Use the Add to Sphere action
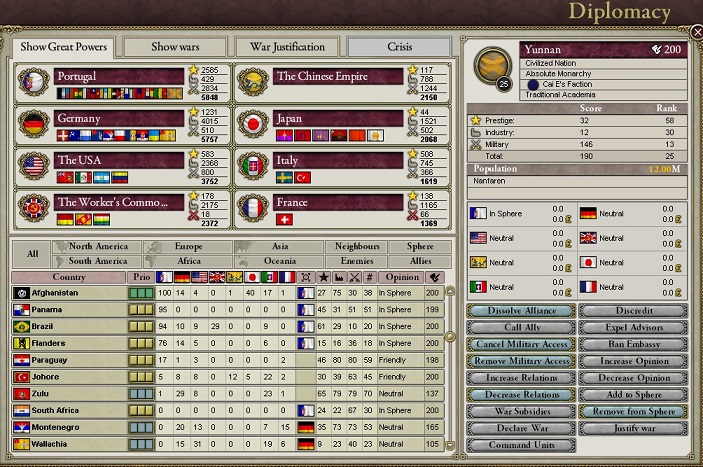The image size is (703, 467). tap(633, 395)
